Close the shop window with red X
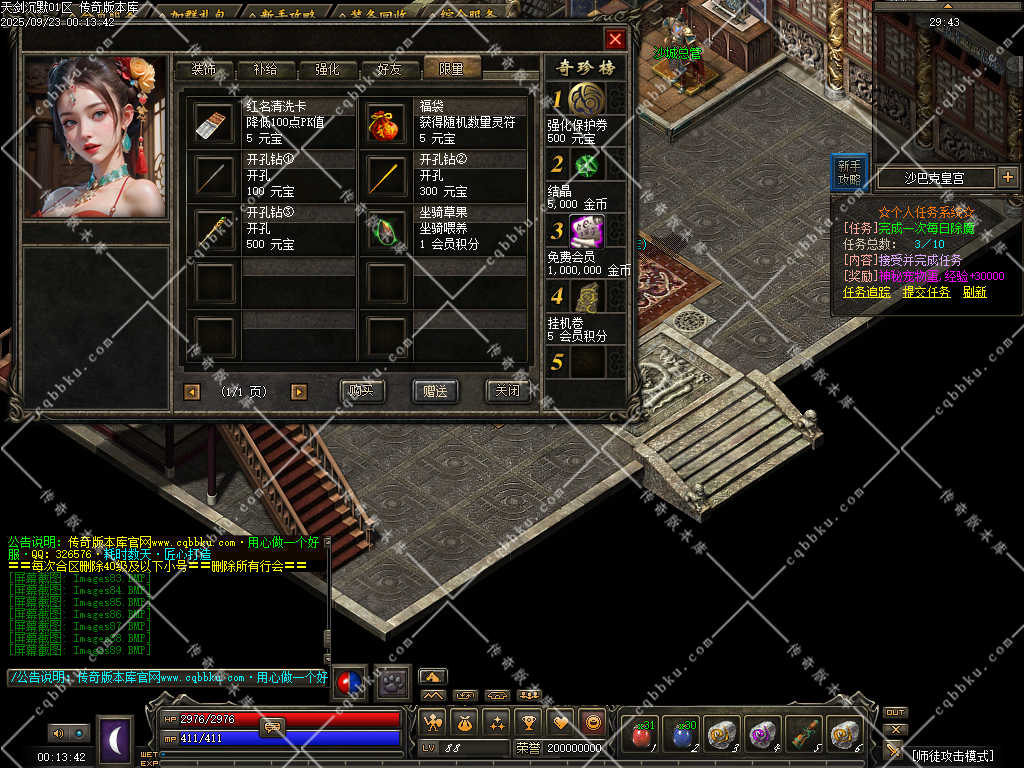Image resolution: width=1024 pixels, height=768 pixels. (615, 39)
